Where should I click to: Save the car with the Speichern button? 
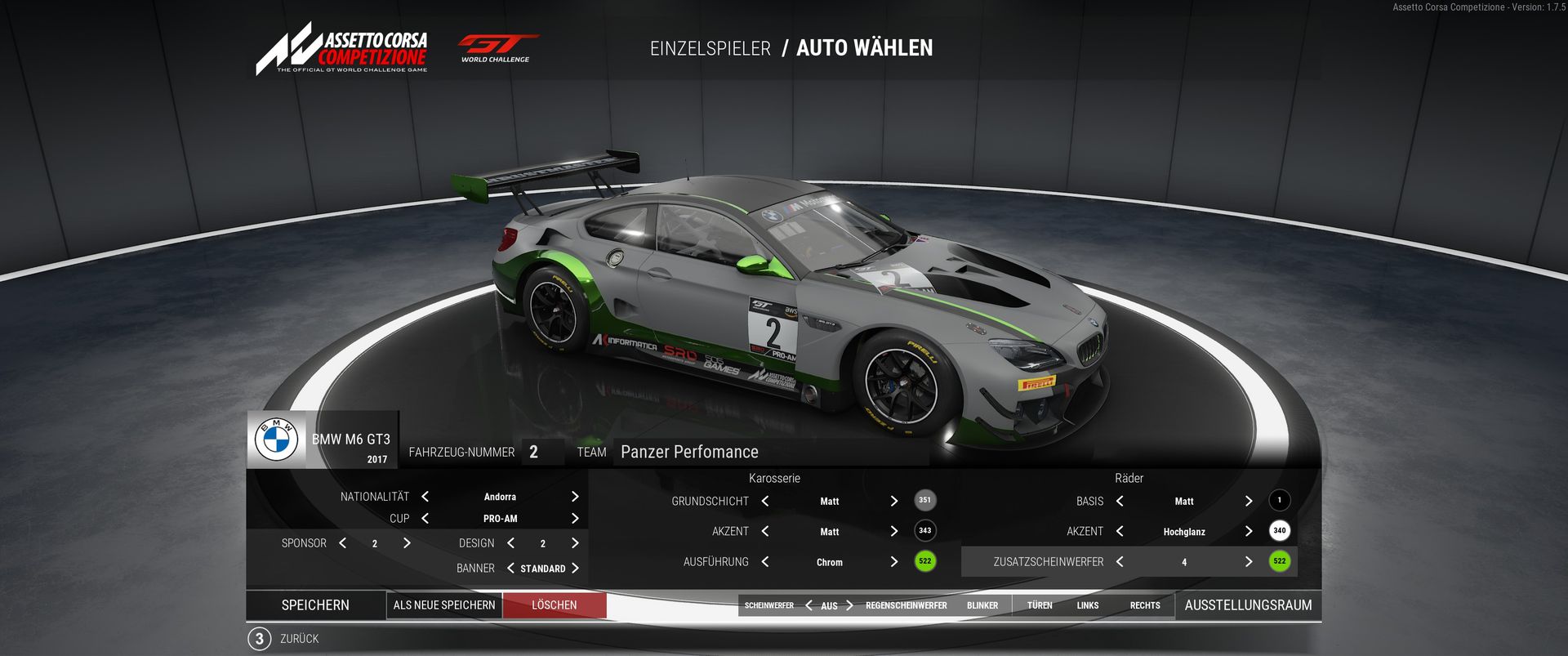click(315, 605)
